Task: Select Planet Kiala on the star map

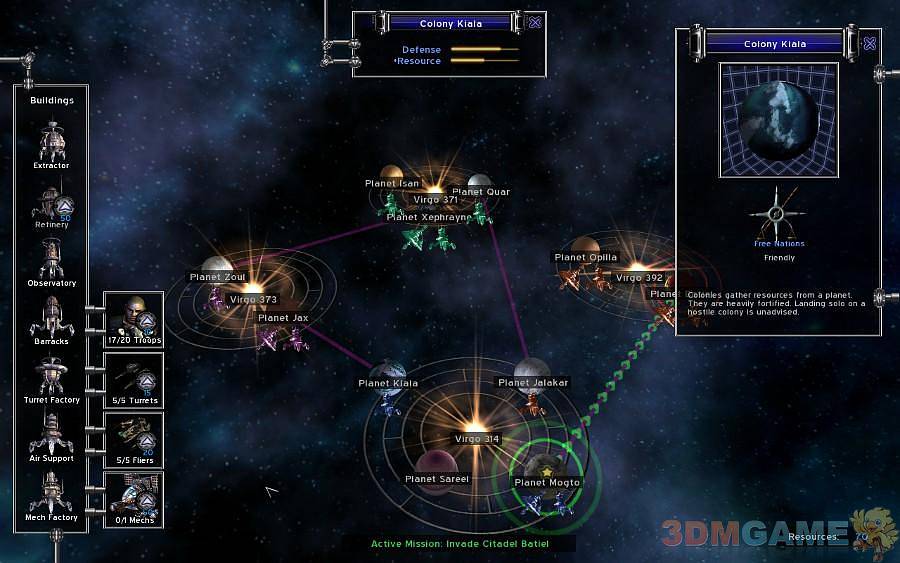Action: tap(389, 371)
